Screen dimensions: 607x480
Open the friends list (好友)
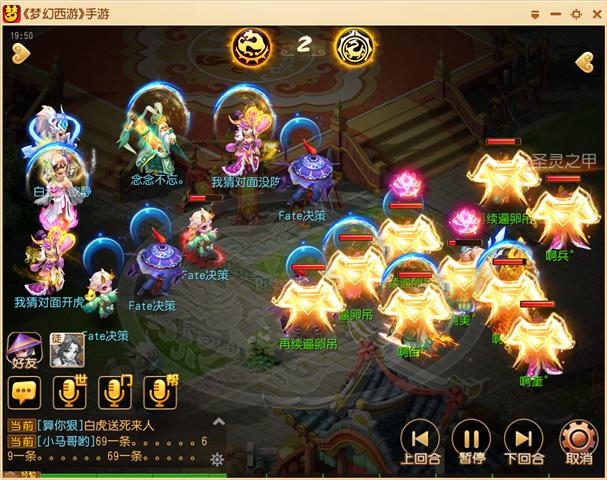point(24,351)
